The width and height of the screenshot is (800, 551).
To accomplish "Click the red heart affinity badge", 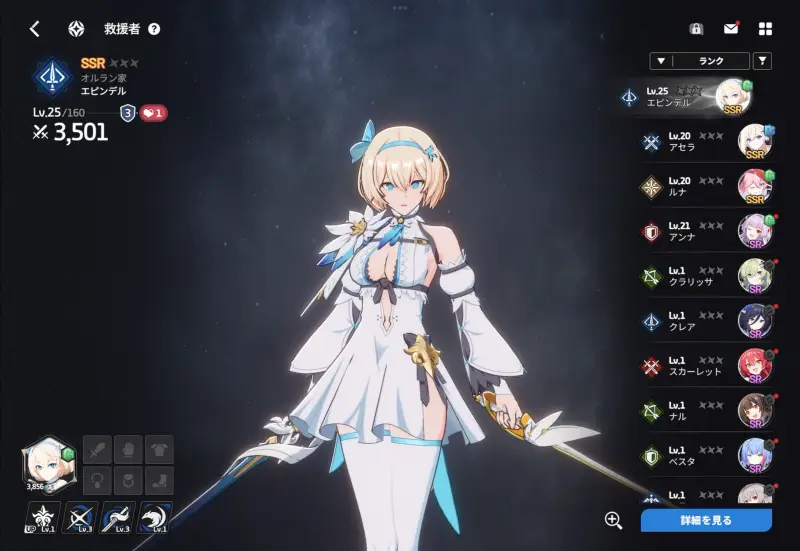I will click(153, 113).
